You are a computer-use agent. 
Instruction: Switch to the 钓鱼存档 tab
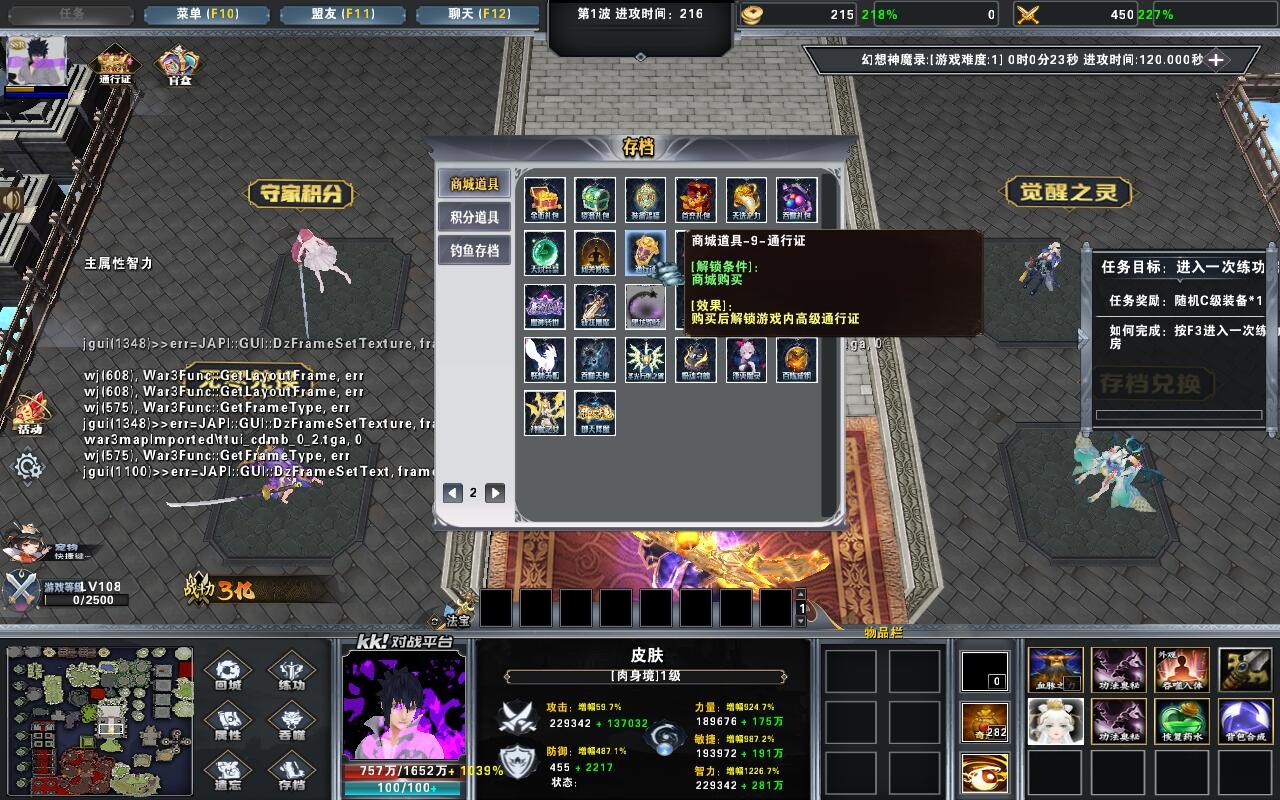[474, 250]
